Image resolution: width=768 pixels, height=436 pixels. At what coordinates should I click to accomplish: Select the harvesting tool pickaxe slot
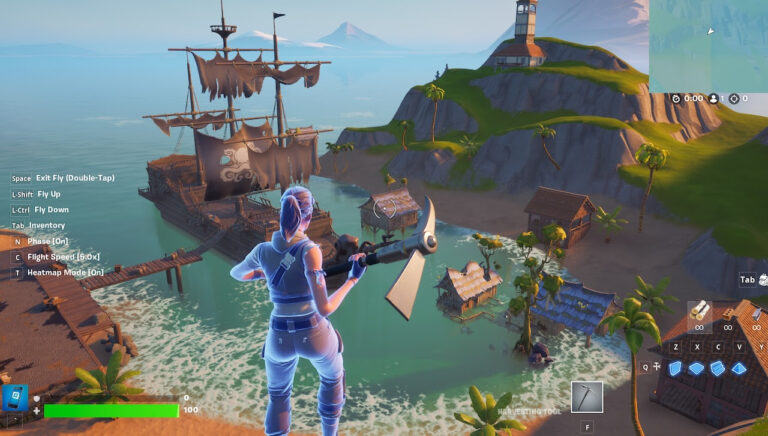point(587,396)
